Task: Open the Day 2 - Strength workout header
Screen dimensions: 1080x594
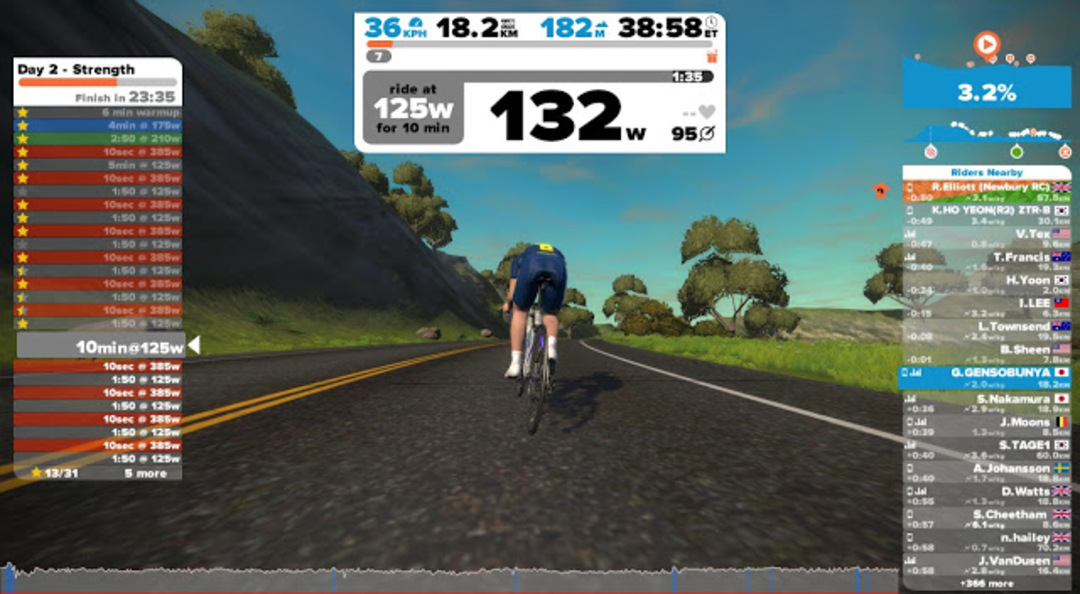Action: tap(97, 70)
